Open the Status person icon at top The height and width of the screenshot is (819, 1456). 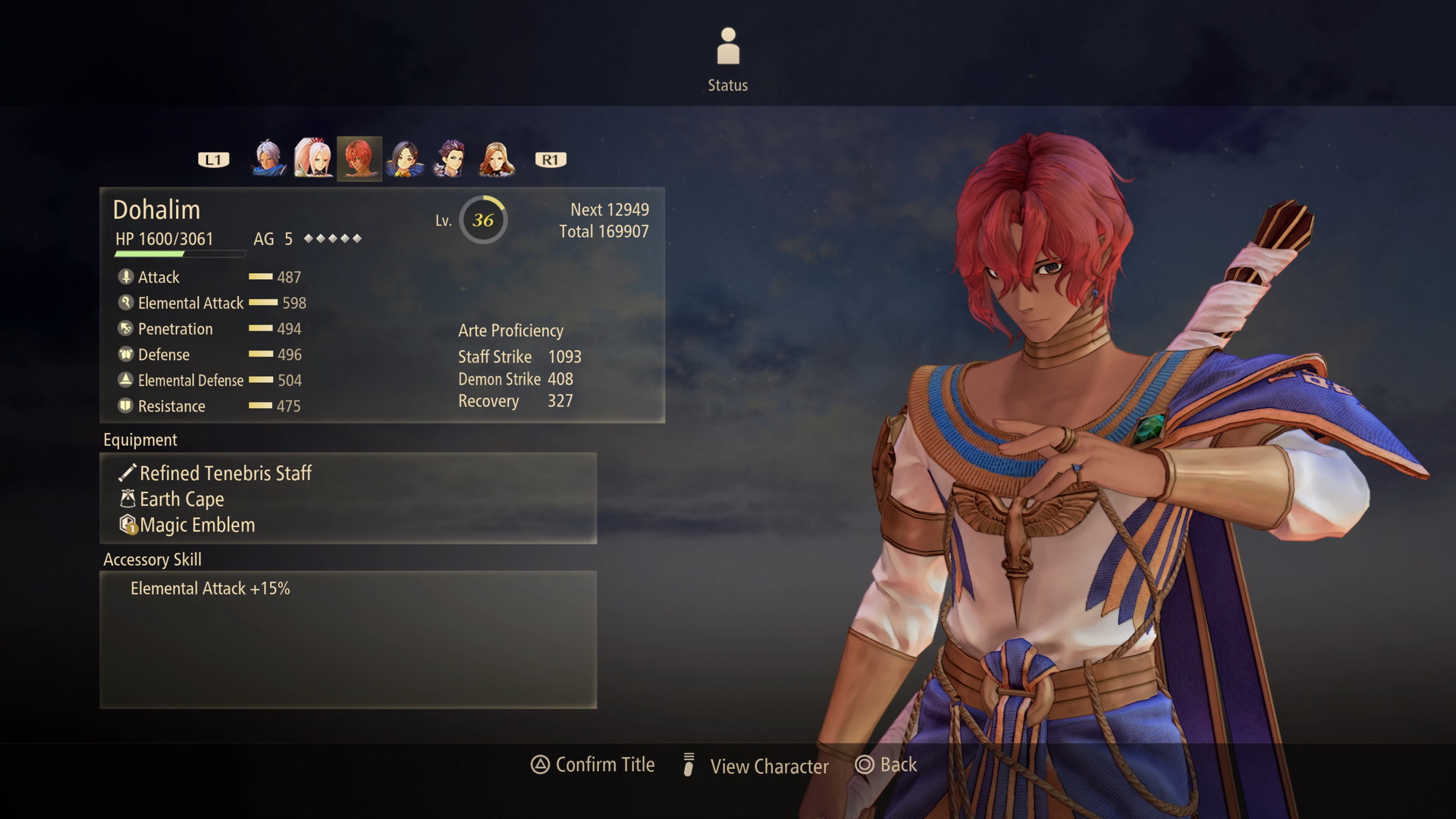[727, 45]
